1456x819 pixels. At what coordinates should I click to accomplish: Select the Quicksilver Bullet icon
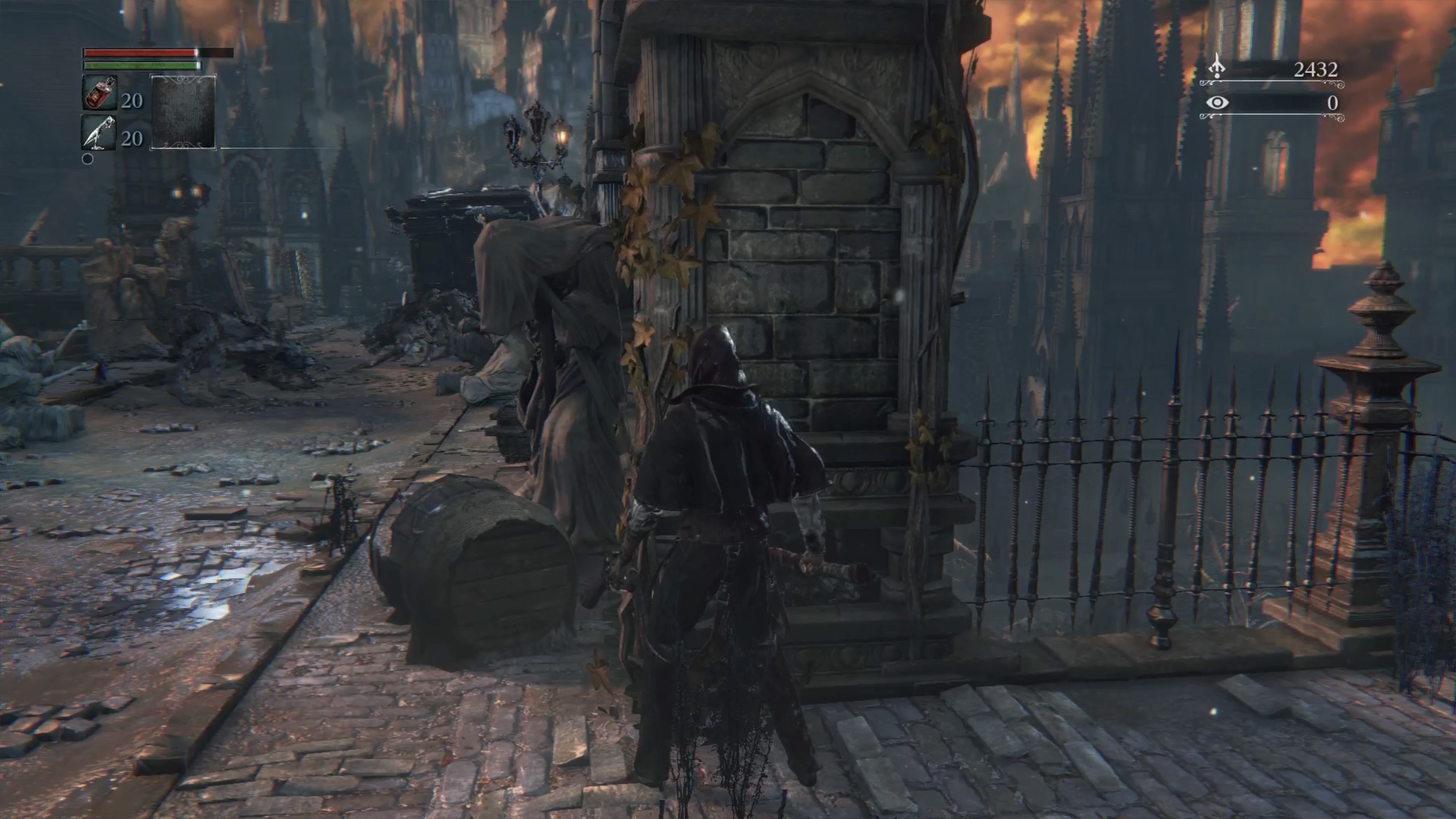(x=99, y=133)
